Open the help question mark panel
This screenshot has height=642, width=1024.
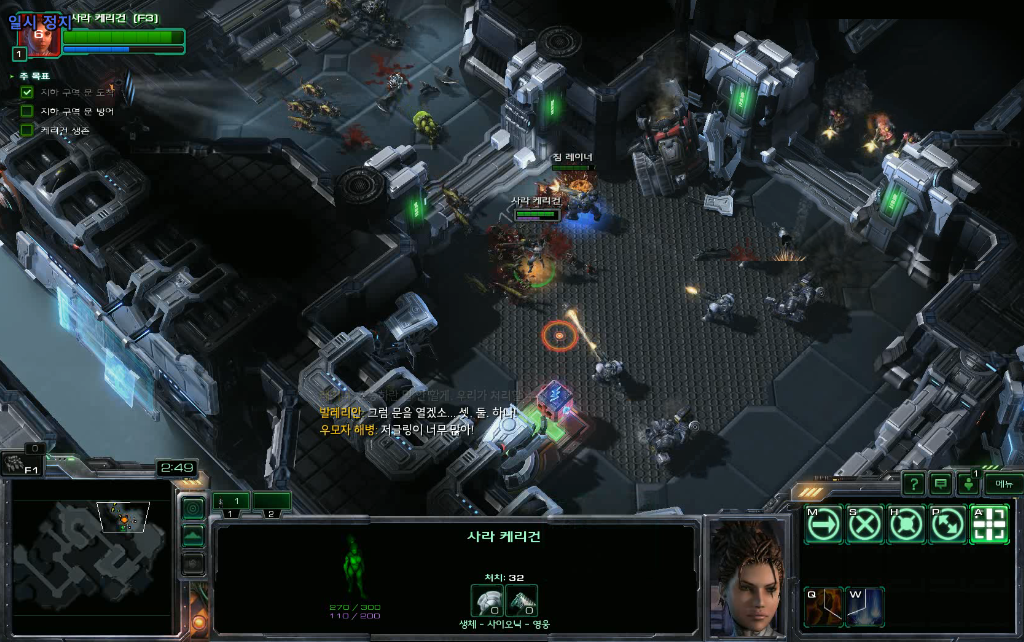[x=913, y=484]
